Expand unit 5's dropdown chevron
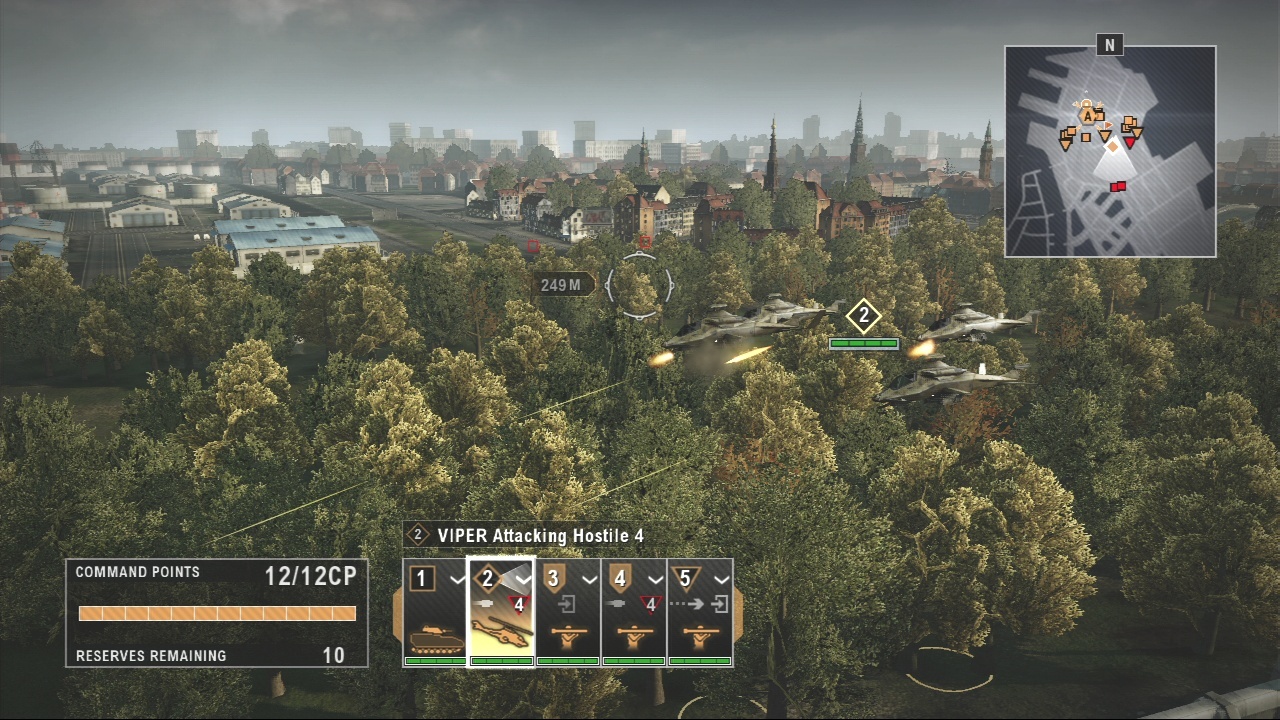This screenshot has width=1280, height=720. [721, 579]
